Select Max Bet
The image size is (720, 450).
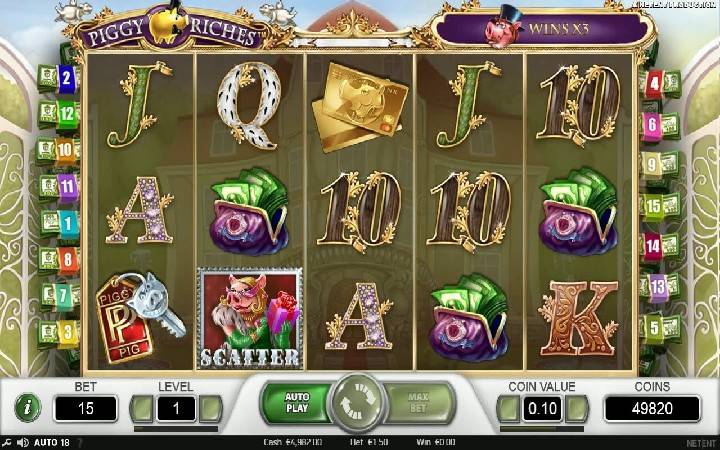click(419, 403)
